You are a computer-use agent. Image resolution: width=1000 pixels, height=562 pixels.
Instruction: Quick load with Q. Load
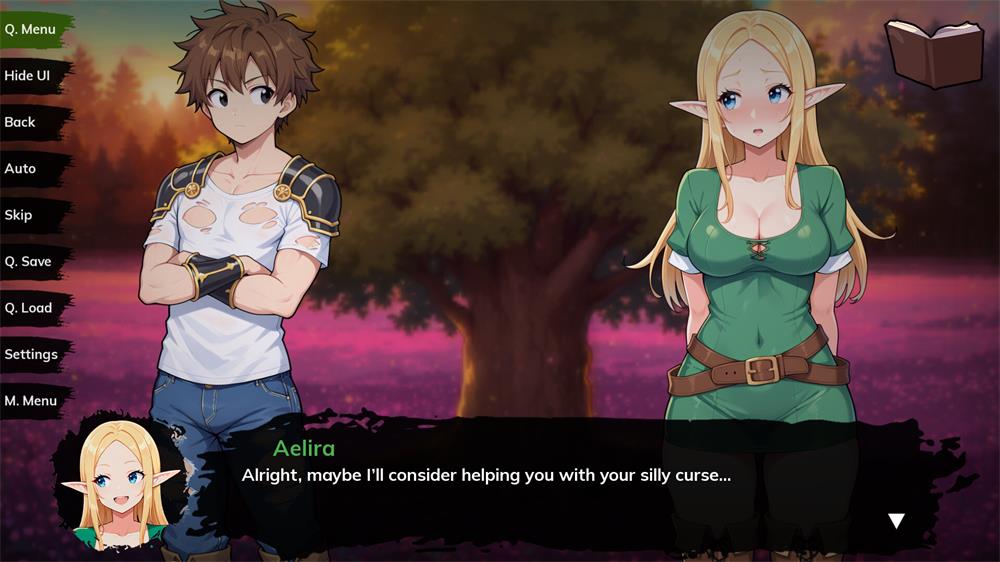click(29, 308)
